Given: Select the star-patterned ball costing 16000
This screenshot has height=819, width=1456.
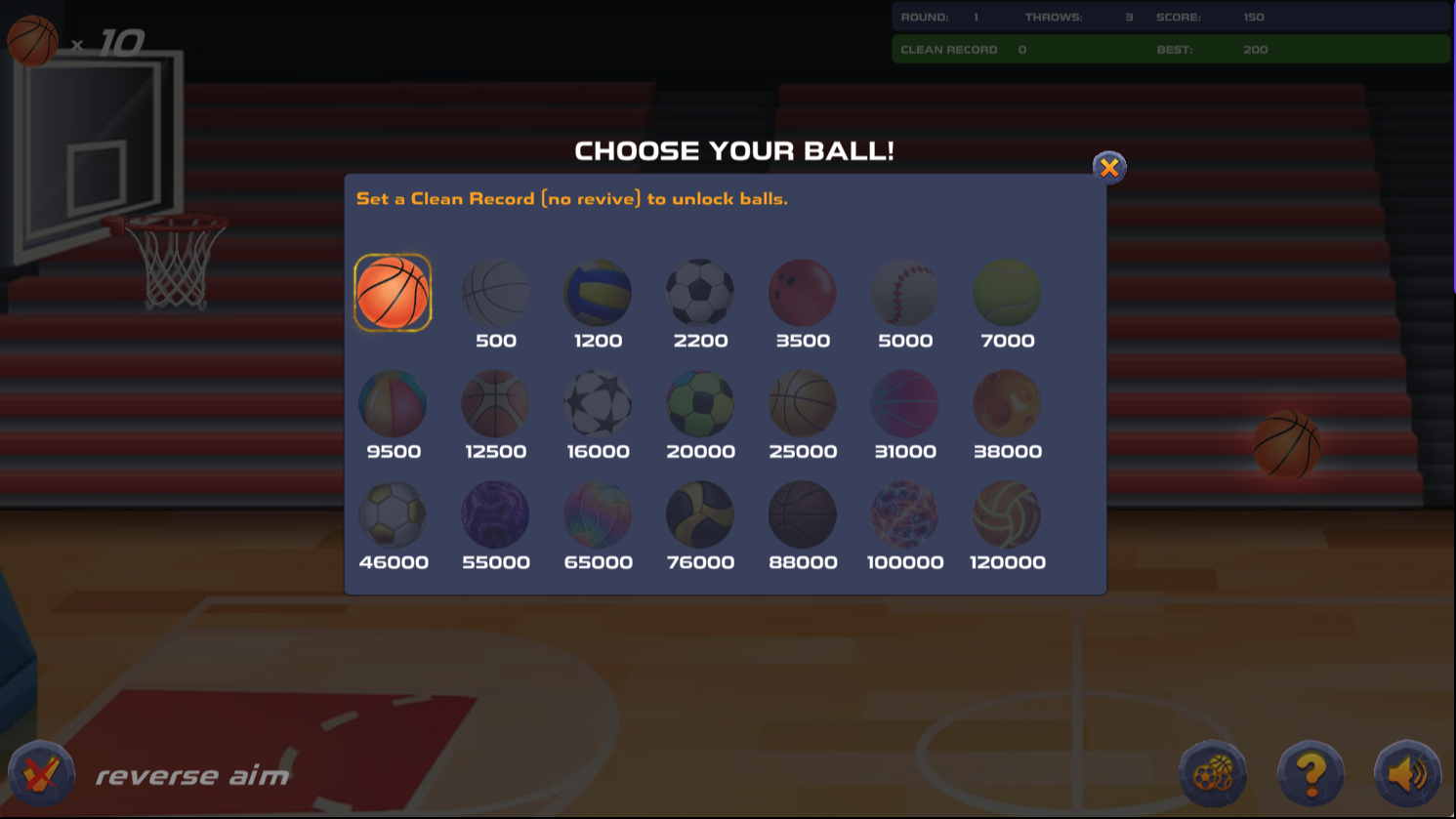Looking at the screenshot, I should (x=598, y=402).
